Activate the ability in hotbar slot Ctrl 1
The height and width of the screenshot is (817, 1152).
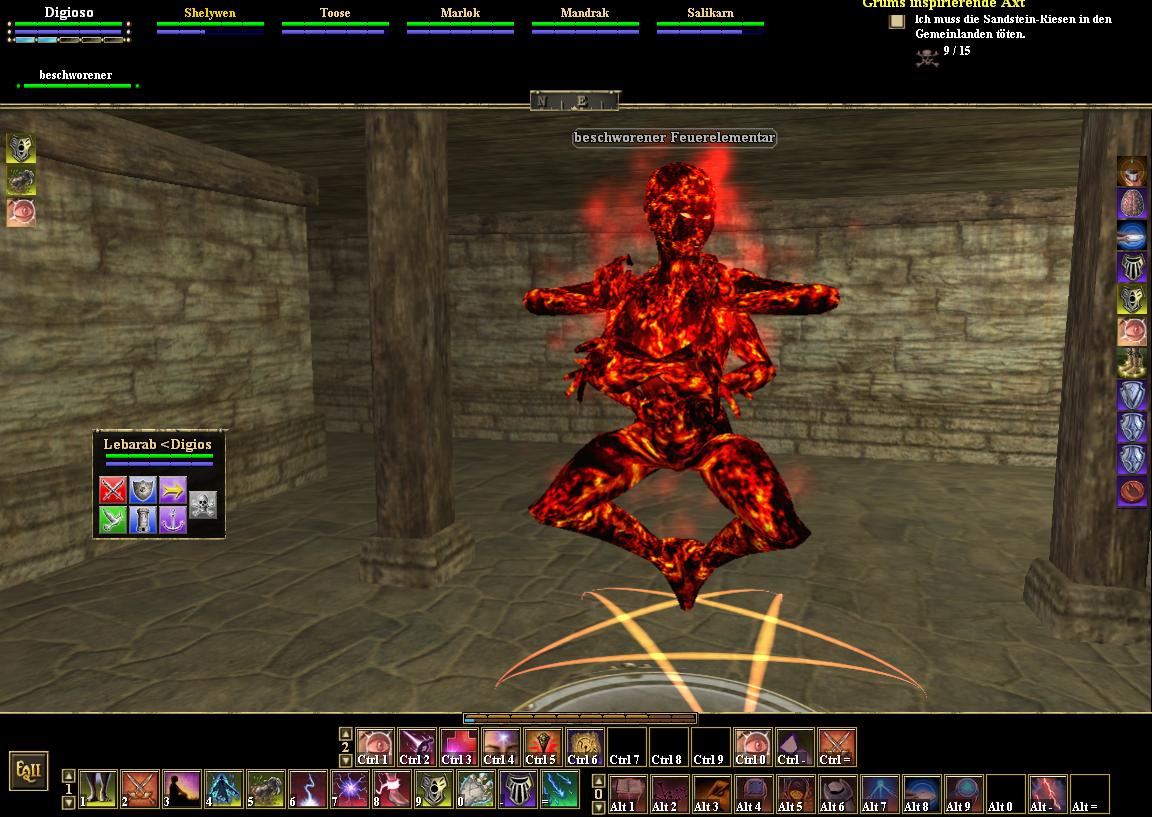tap(375, 747)
